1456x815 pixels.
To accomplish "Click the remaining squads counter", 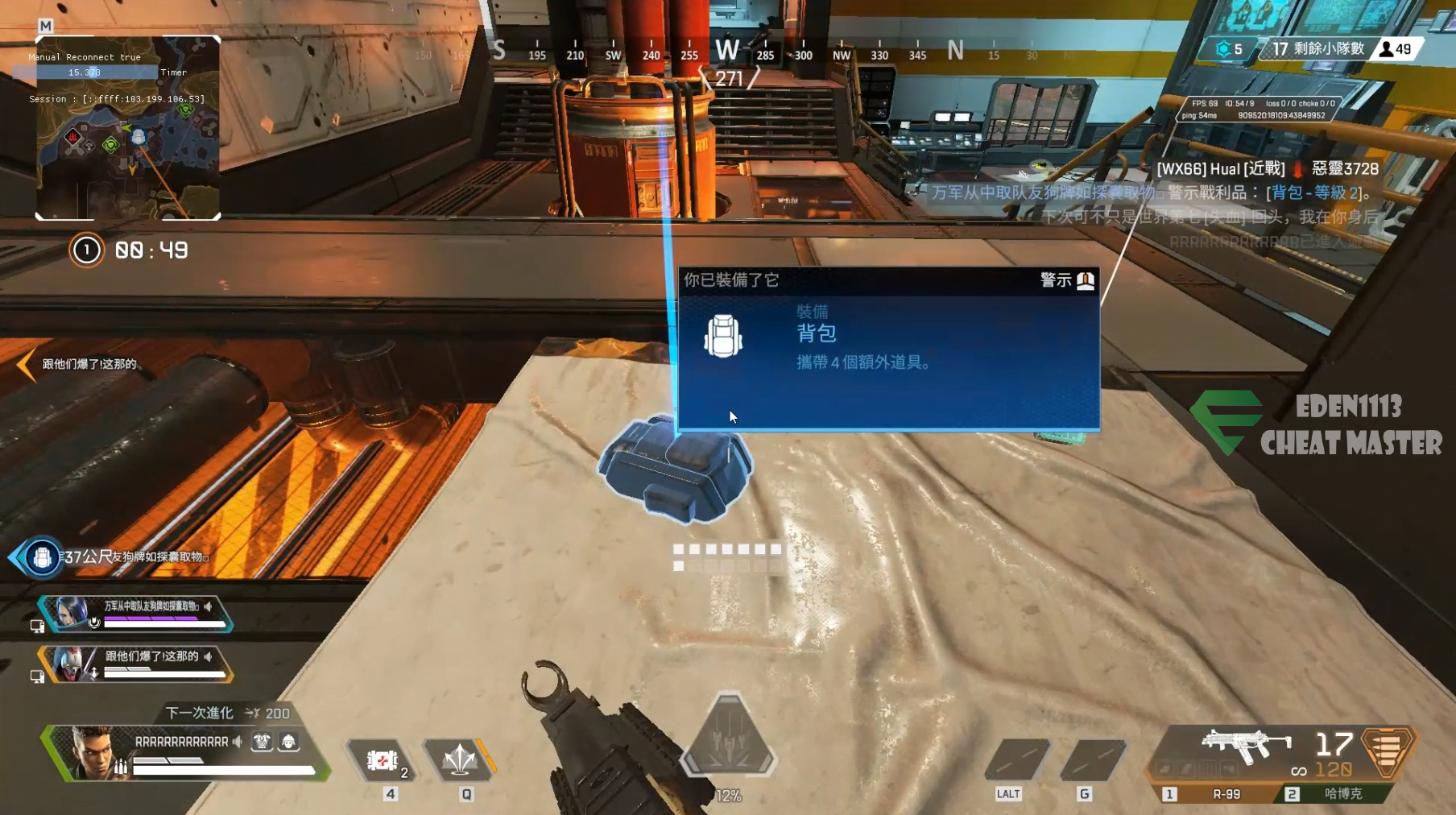I will (x=1317, y=49).
